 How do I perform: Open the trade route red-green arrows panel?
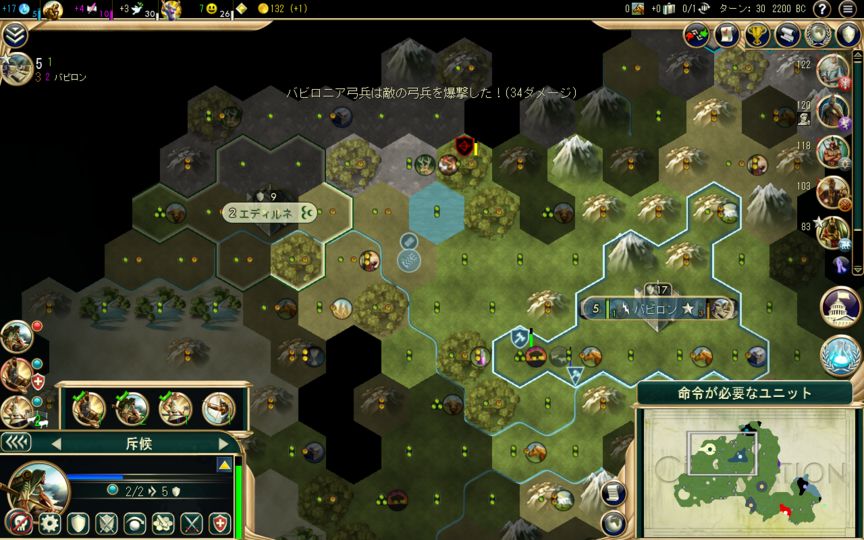pos(697,35)
